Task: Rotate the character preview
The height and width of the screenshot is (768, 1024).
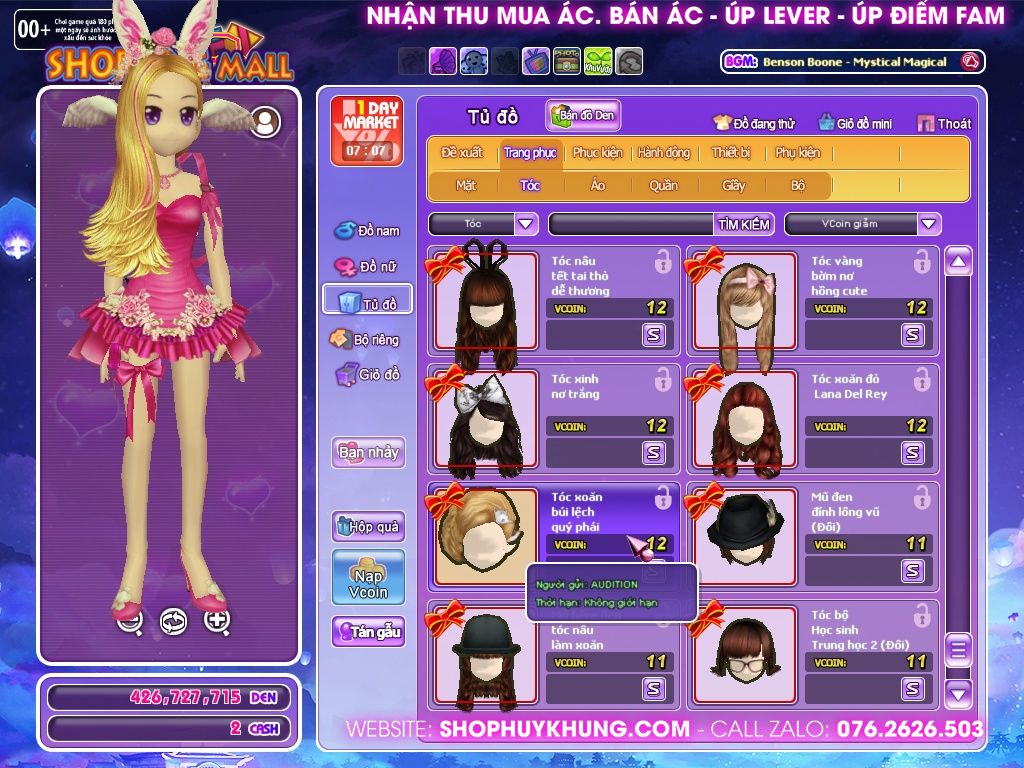Action: (173, 621)
